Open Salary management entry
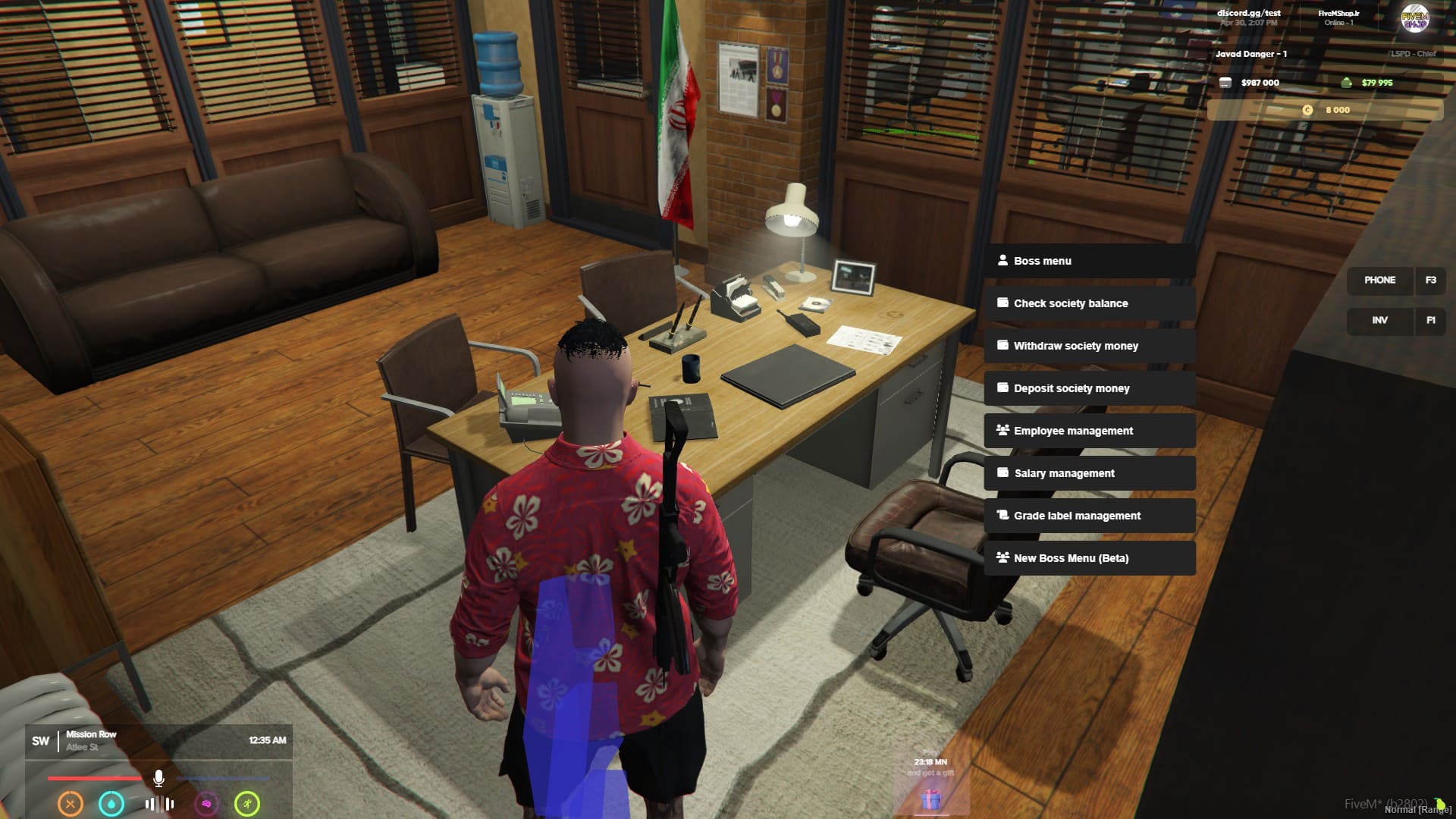The height and width of the screenshot is (819, 1456). 1089,473
